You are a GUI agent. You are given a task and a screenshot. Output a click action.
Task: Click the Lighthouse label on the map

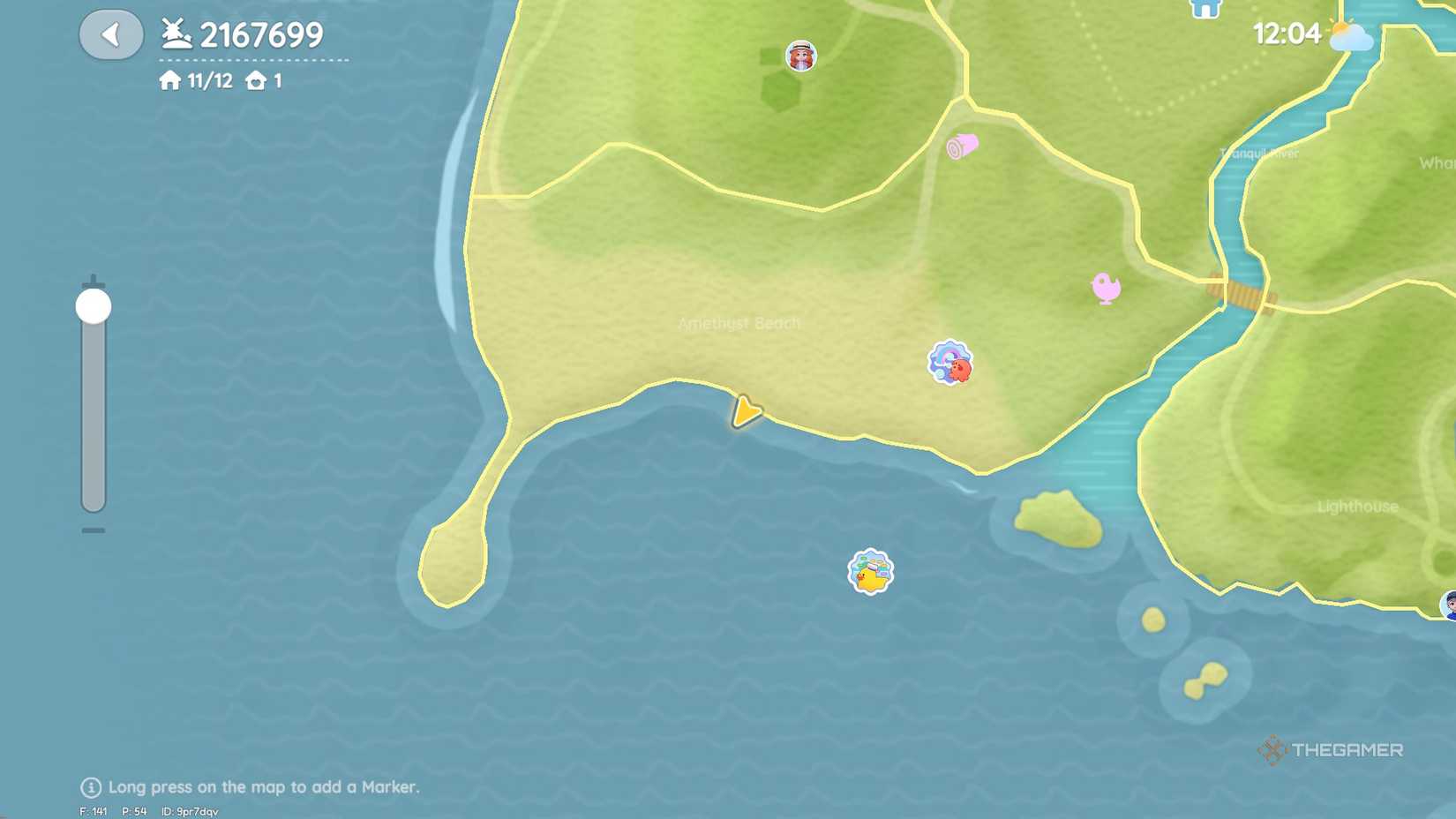pyautogui.click(x=1356, y=507)
